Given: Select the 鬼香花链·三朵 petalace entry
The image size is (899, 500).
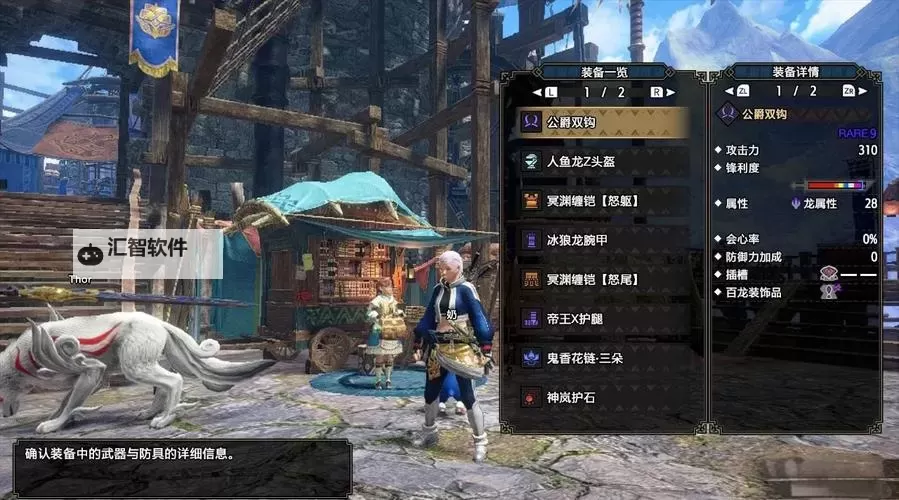Looking at the screenshot, I should (x=602, y=357).
